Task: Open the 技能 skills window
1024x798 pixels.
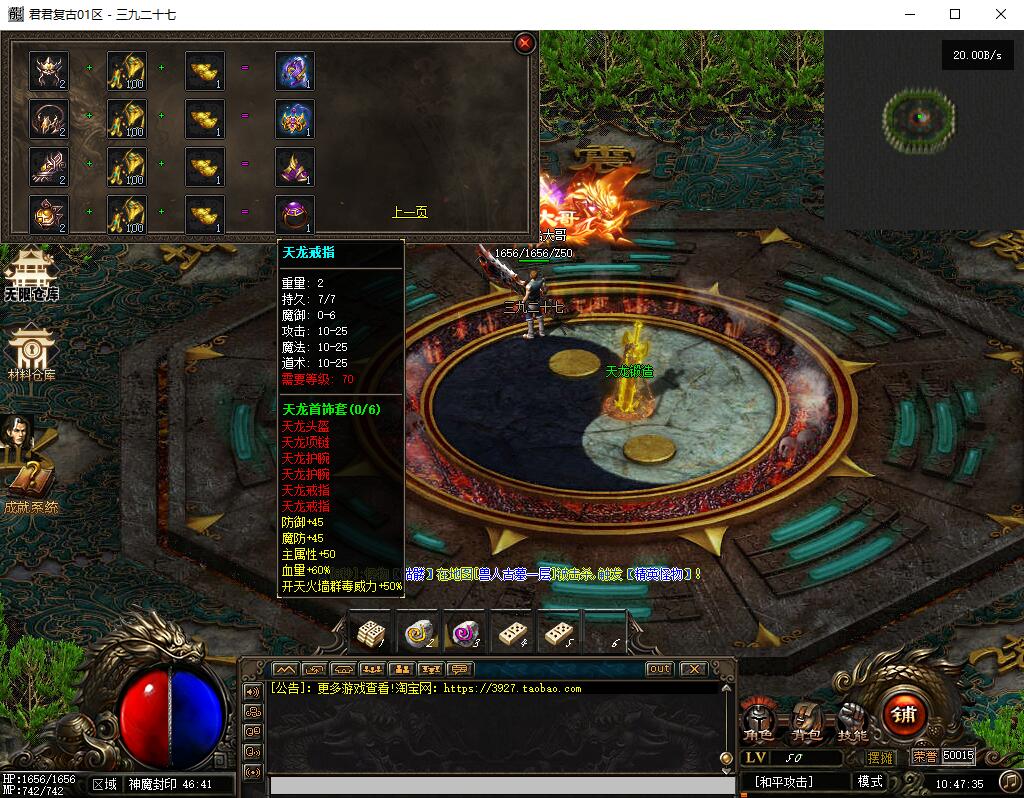Action: (x=852, y=720)
